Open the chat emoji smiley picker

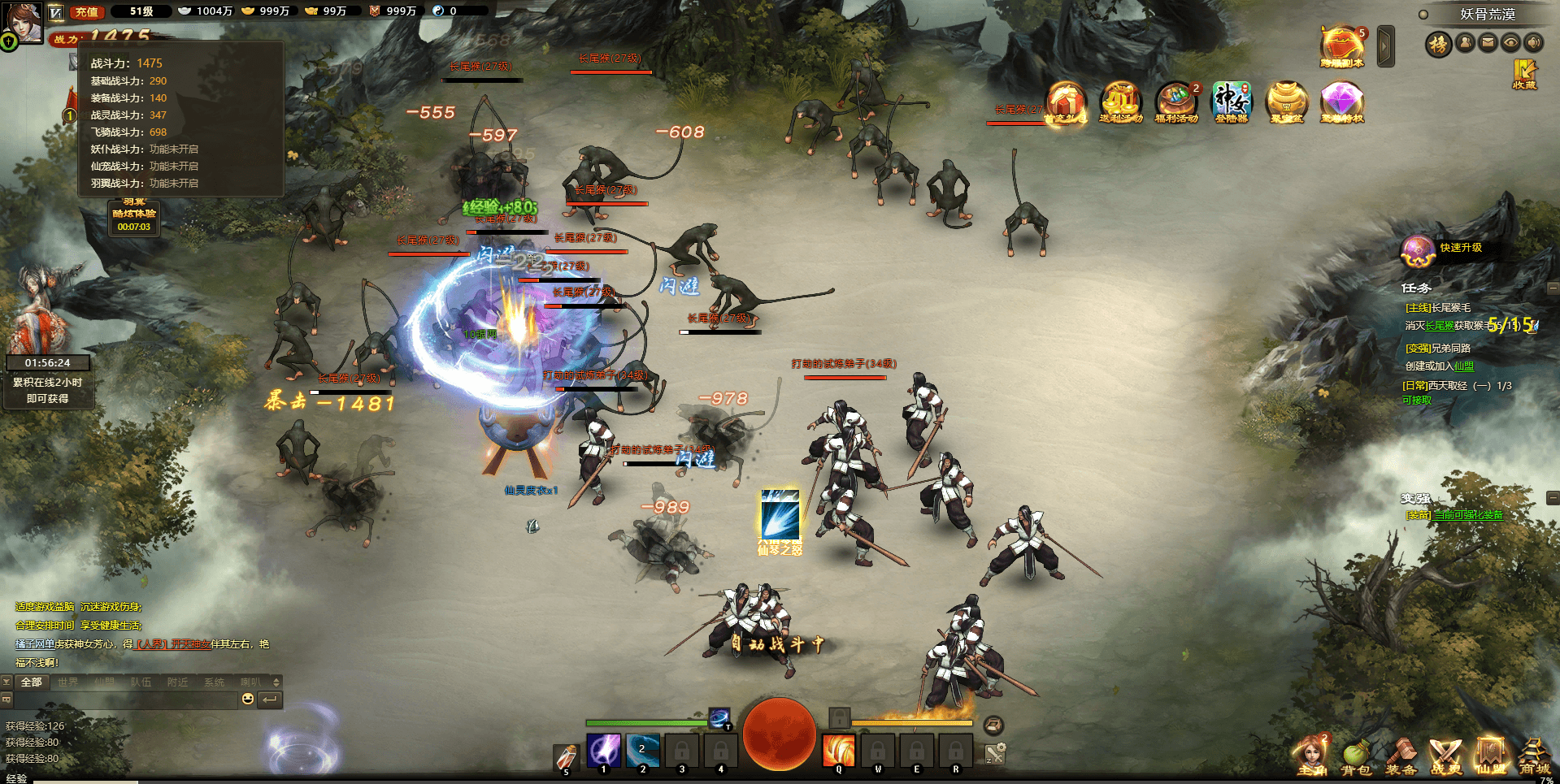(248, 699)
